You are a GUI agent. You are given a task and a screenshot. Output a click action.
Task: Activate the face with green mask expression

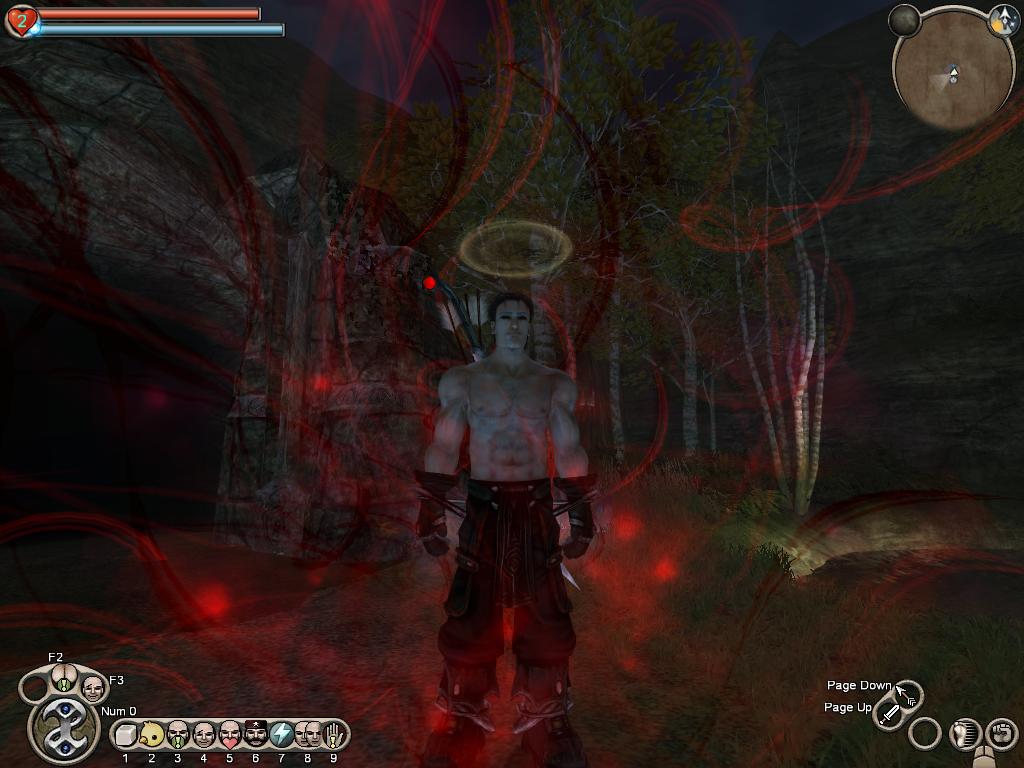coord(177,735)
